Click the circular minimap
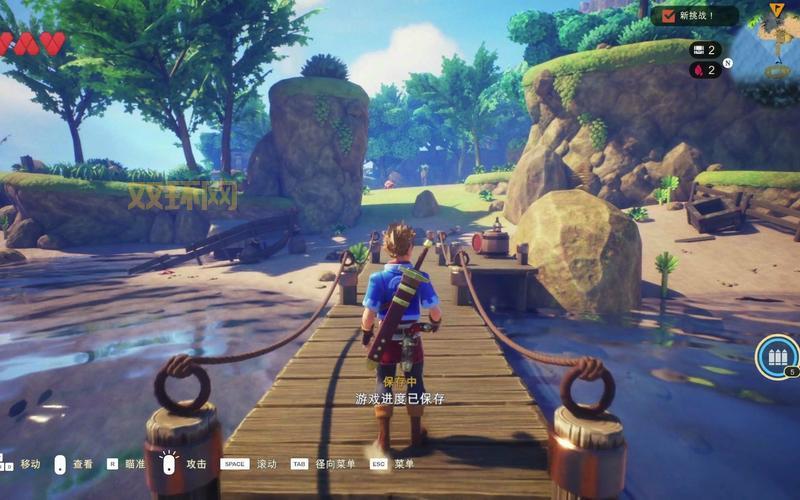800x500 pixels. tap(772, 45)
